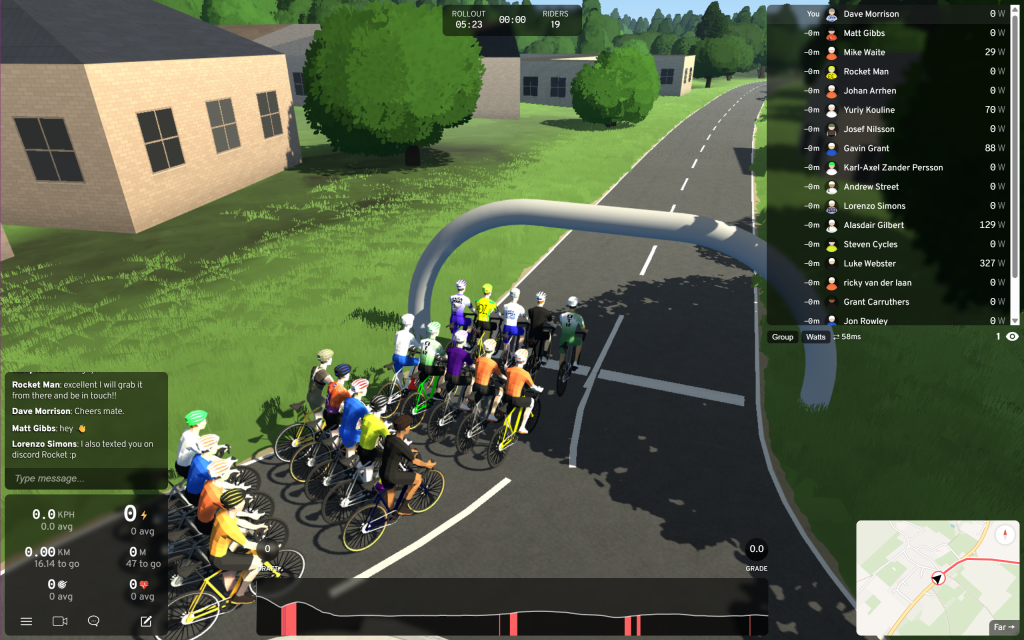
Task: Click the rider list scroll-down arrow
Action: pos(1016,320)
